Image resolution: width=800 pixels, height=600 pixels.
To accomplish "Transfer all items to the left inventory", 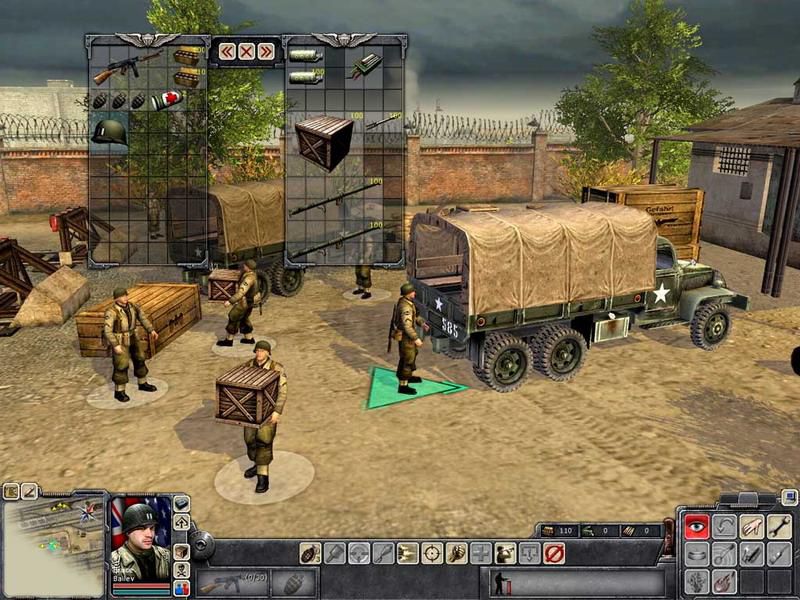I will coord(227,51).
